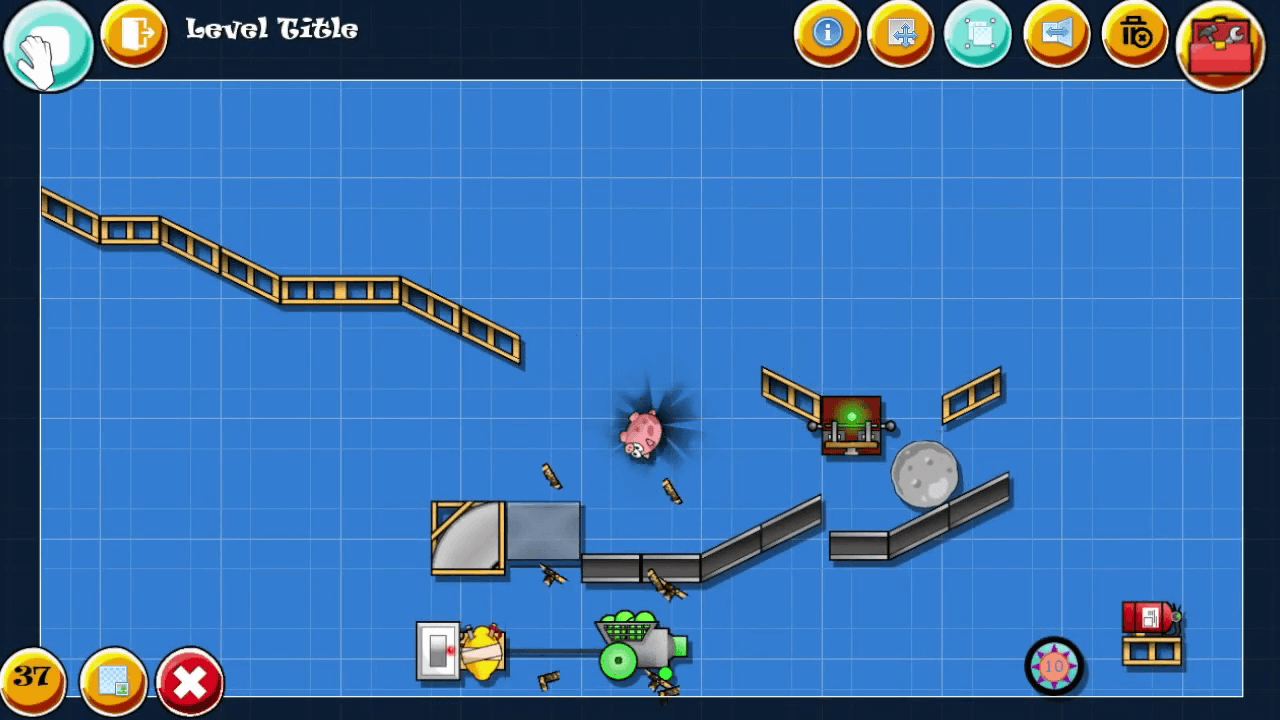1280x720 pixels.
Task: Click the Level Title text
Action: (x=270, y=30)
